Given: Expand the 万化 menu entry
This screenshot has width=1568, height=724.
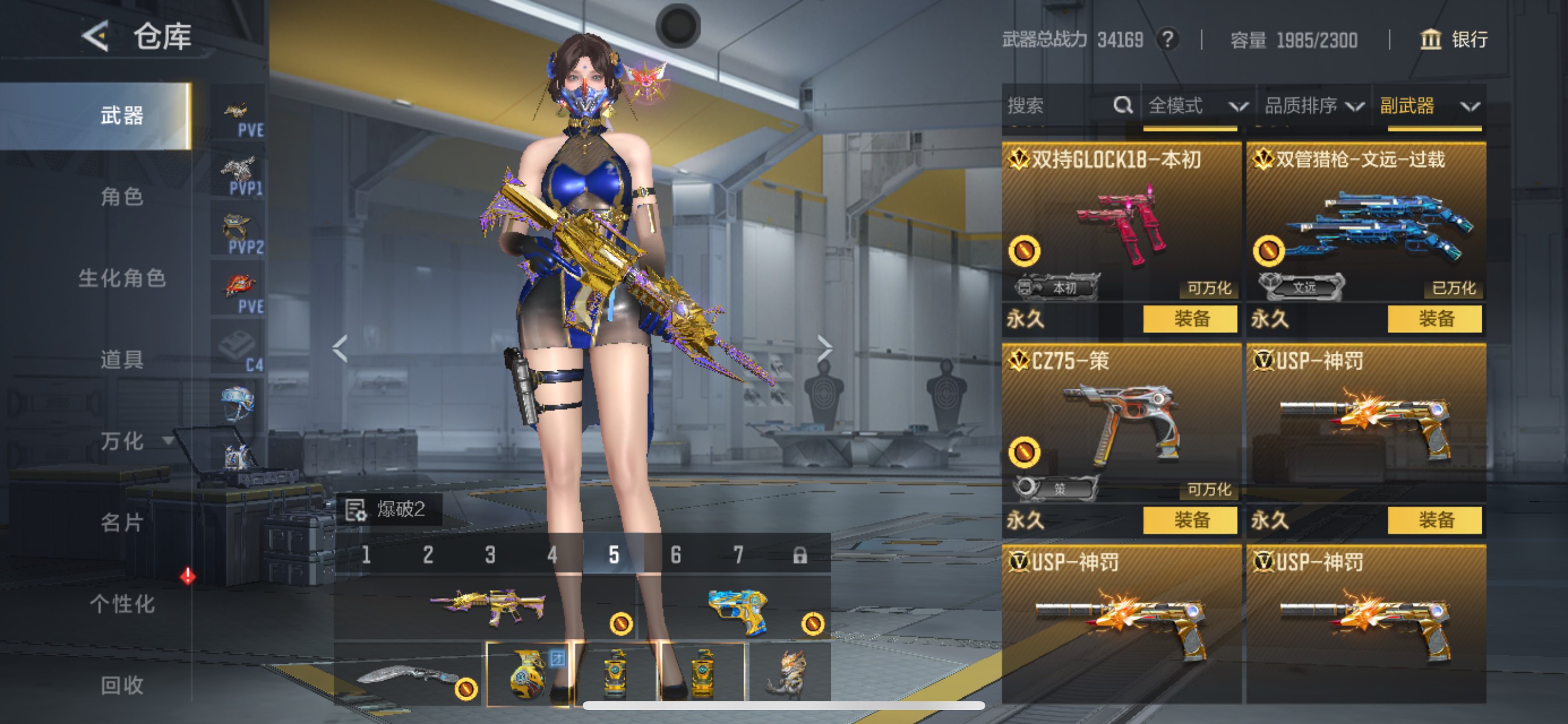Looking at the screenshot, I should [x=134, y=441].
